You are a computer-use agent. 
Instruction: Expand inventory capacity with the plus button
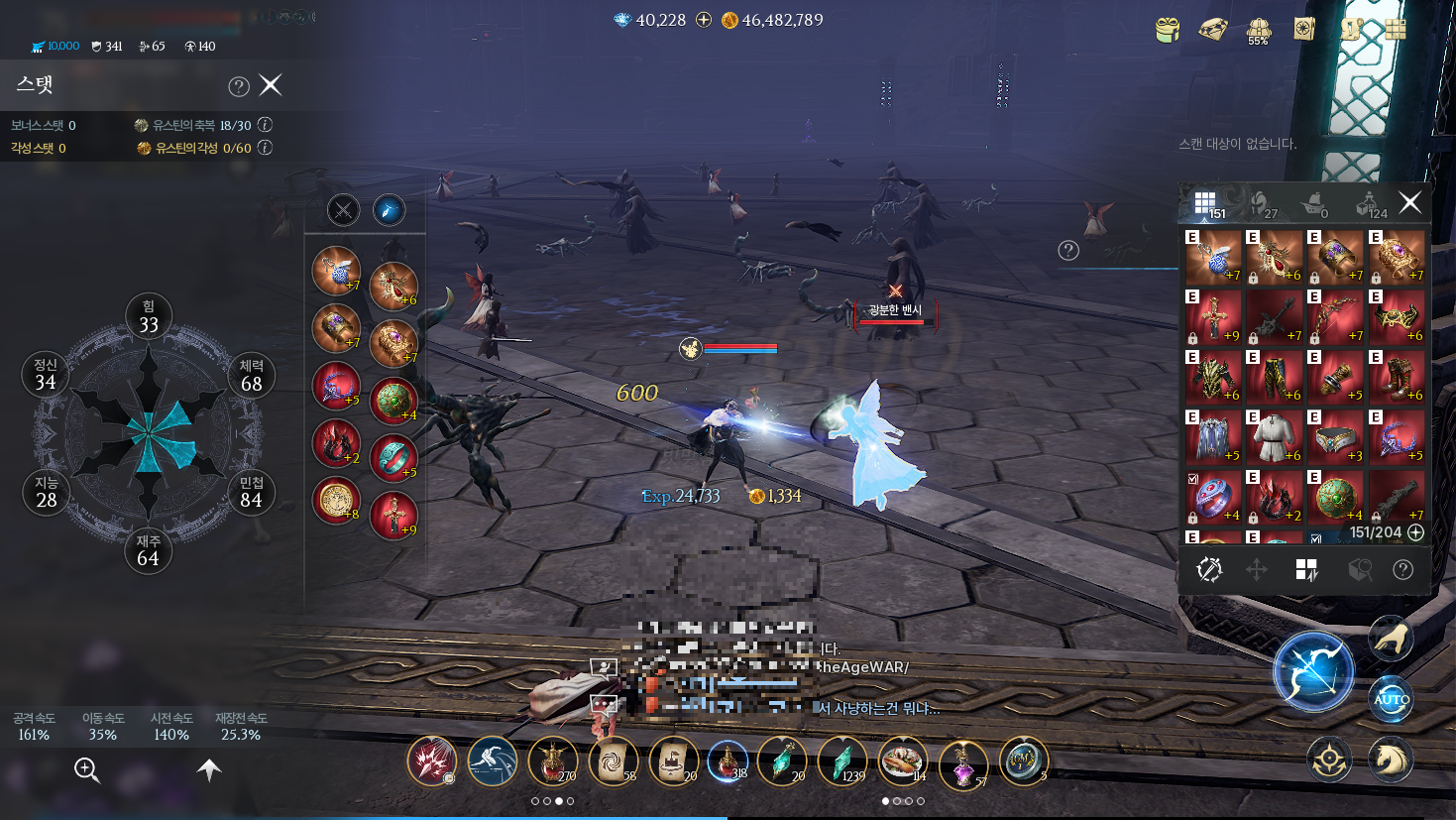(x=1416, y=532)
